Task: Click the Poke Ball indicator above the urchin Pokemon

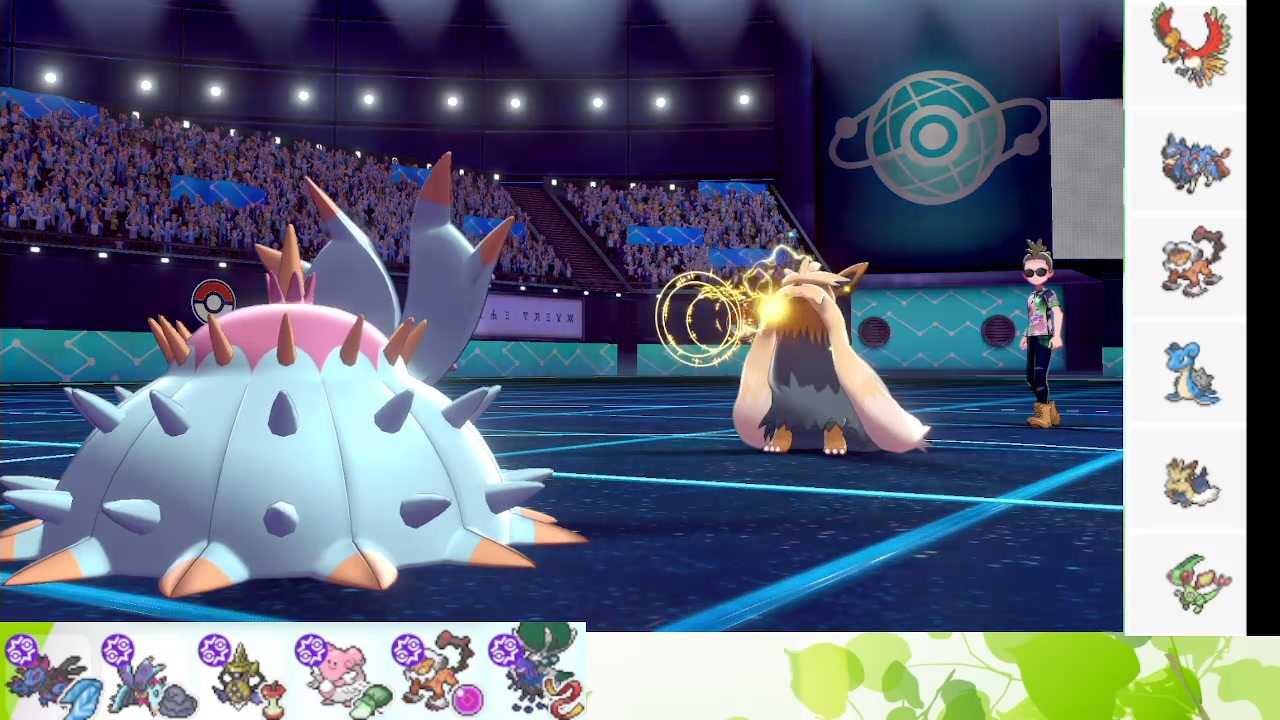Action: [214, 298]
